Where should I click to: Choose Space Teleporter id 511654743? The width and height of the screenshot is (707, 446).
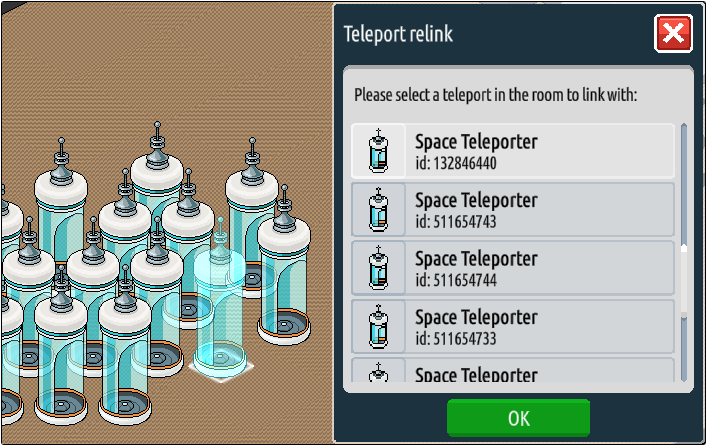point(513,209)
